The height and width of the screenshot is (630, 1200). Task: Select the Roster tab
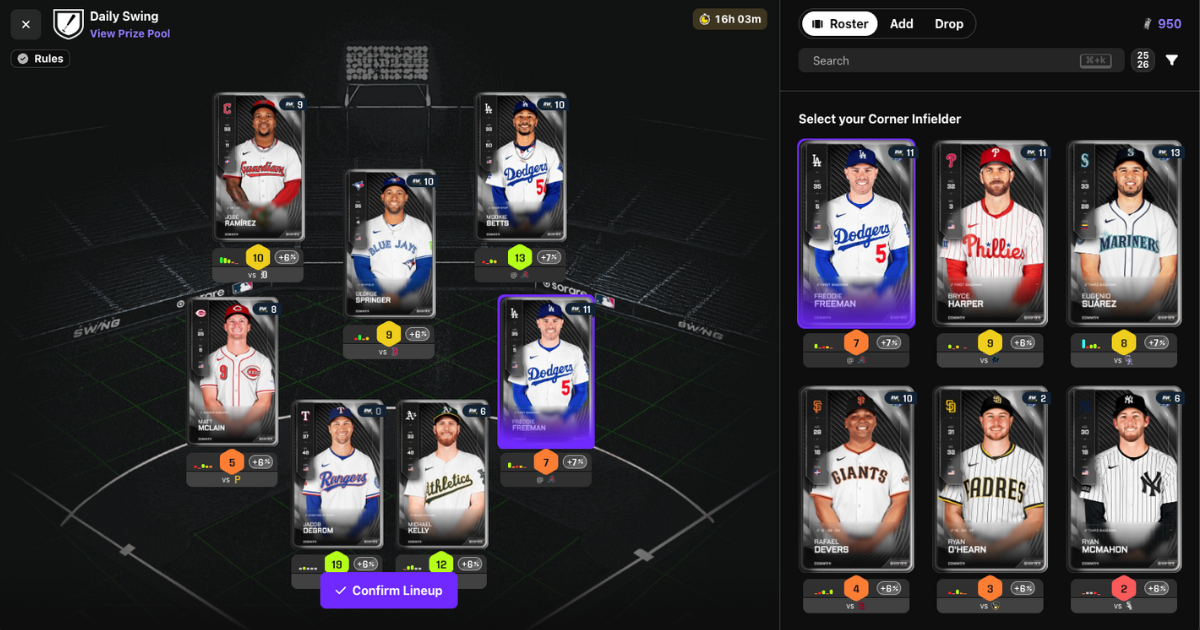coord(839,24)
